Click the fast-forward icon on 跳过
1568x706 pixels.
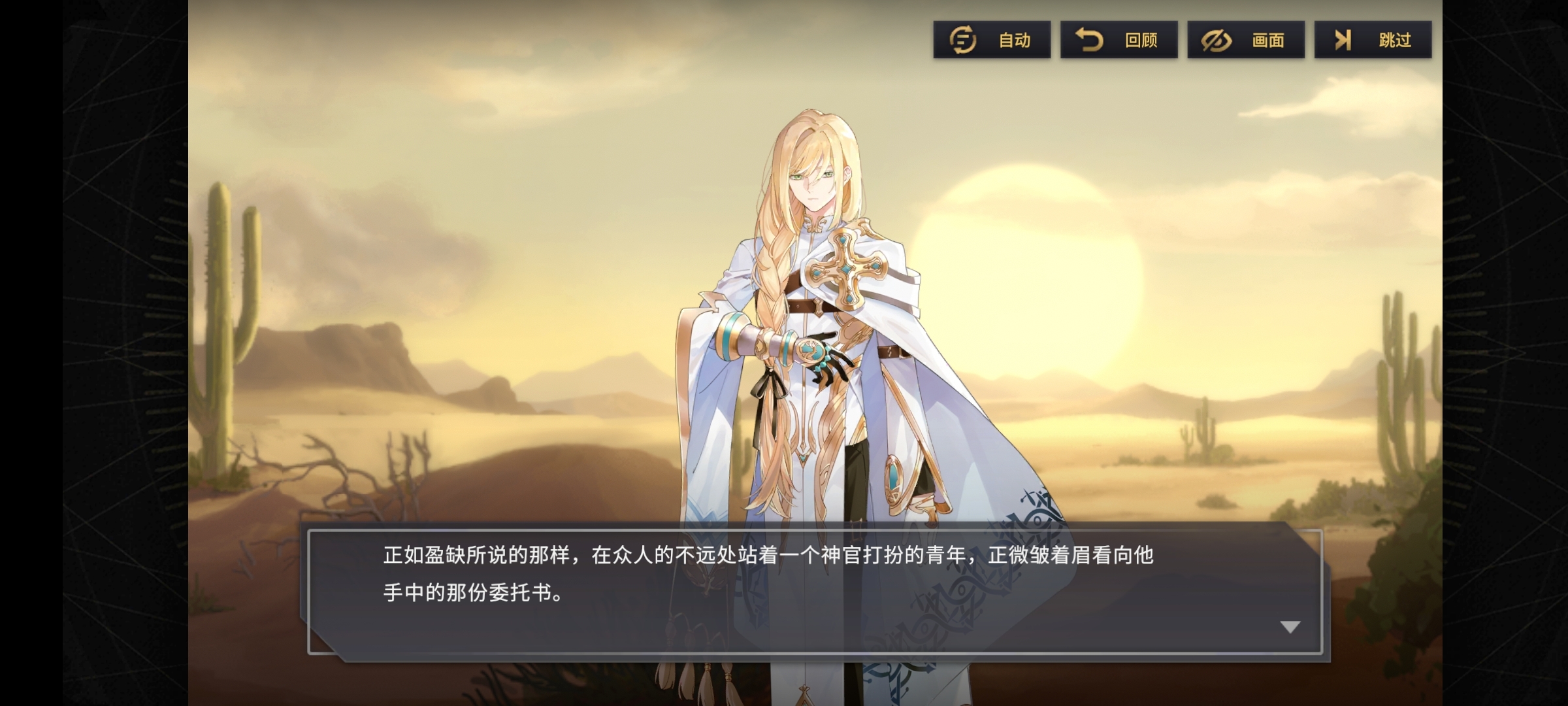click(1341, 40)
